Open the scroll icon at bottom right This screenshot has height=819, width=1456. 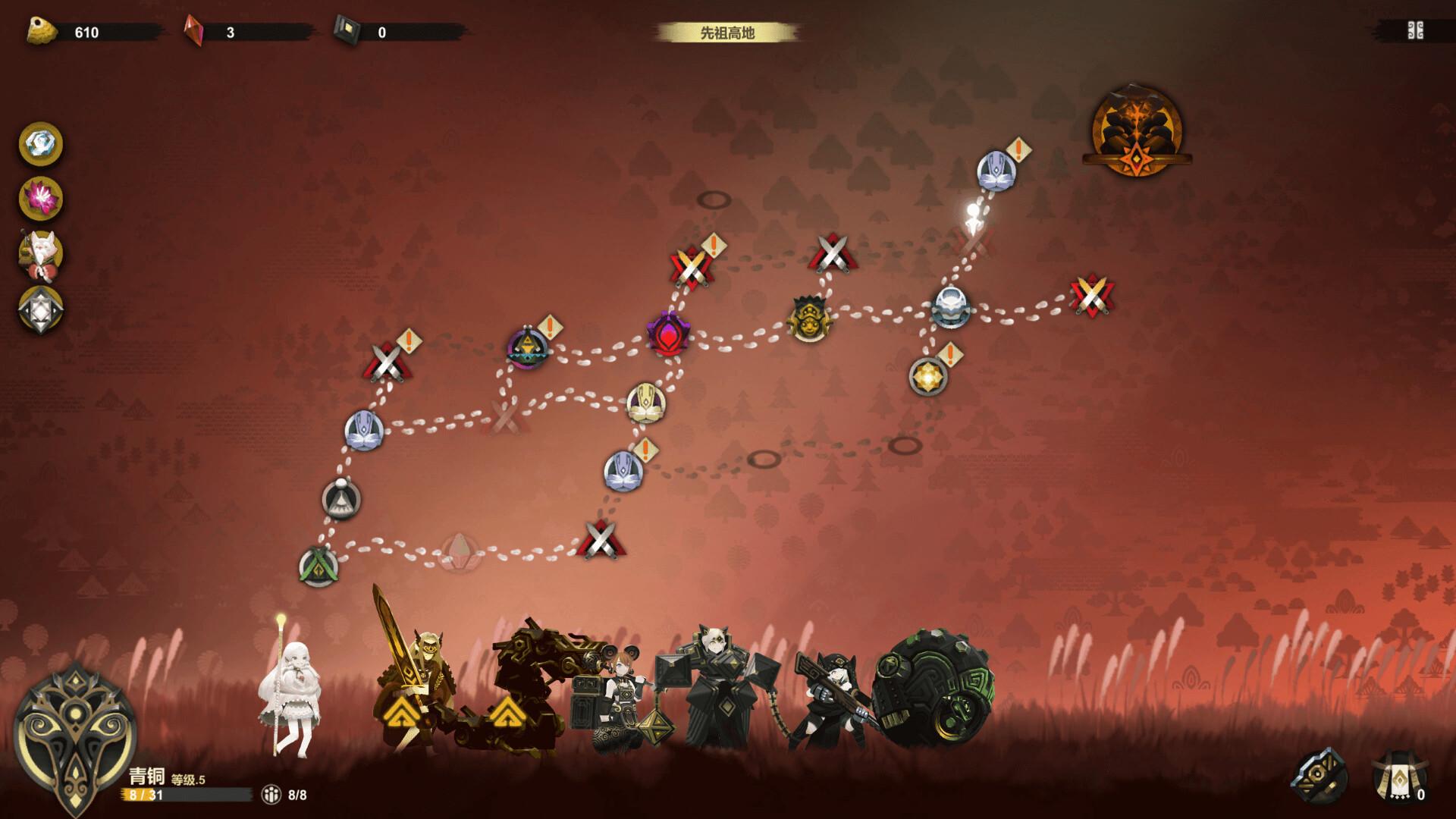pos(1320,776)
